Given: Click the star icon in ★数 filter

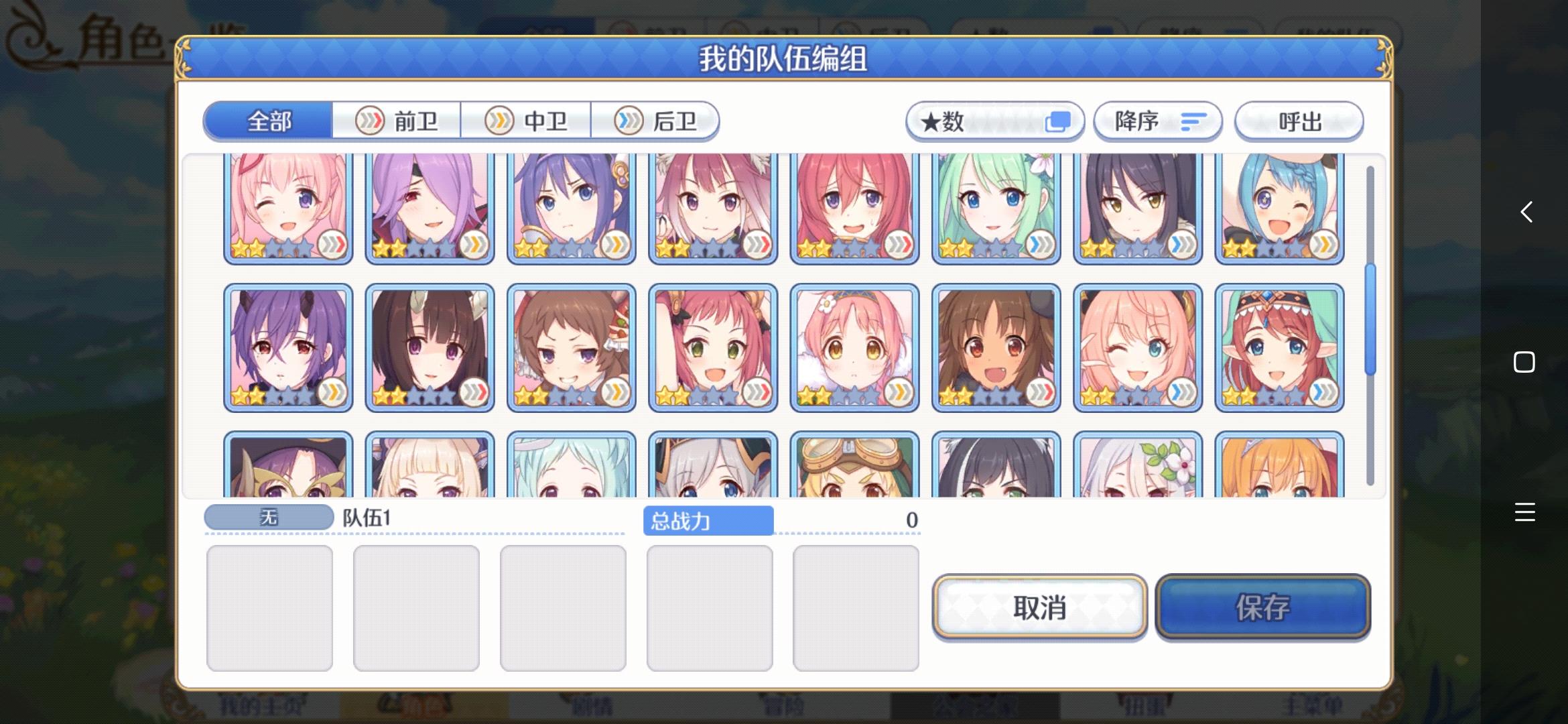Looking at the screenshot, I should pos(931,121).
